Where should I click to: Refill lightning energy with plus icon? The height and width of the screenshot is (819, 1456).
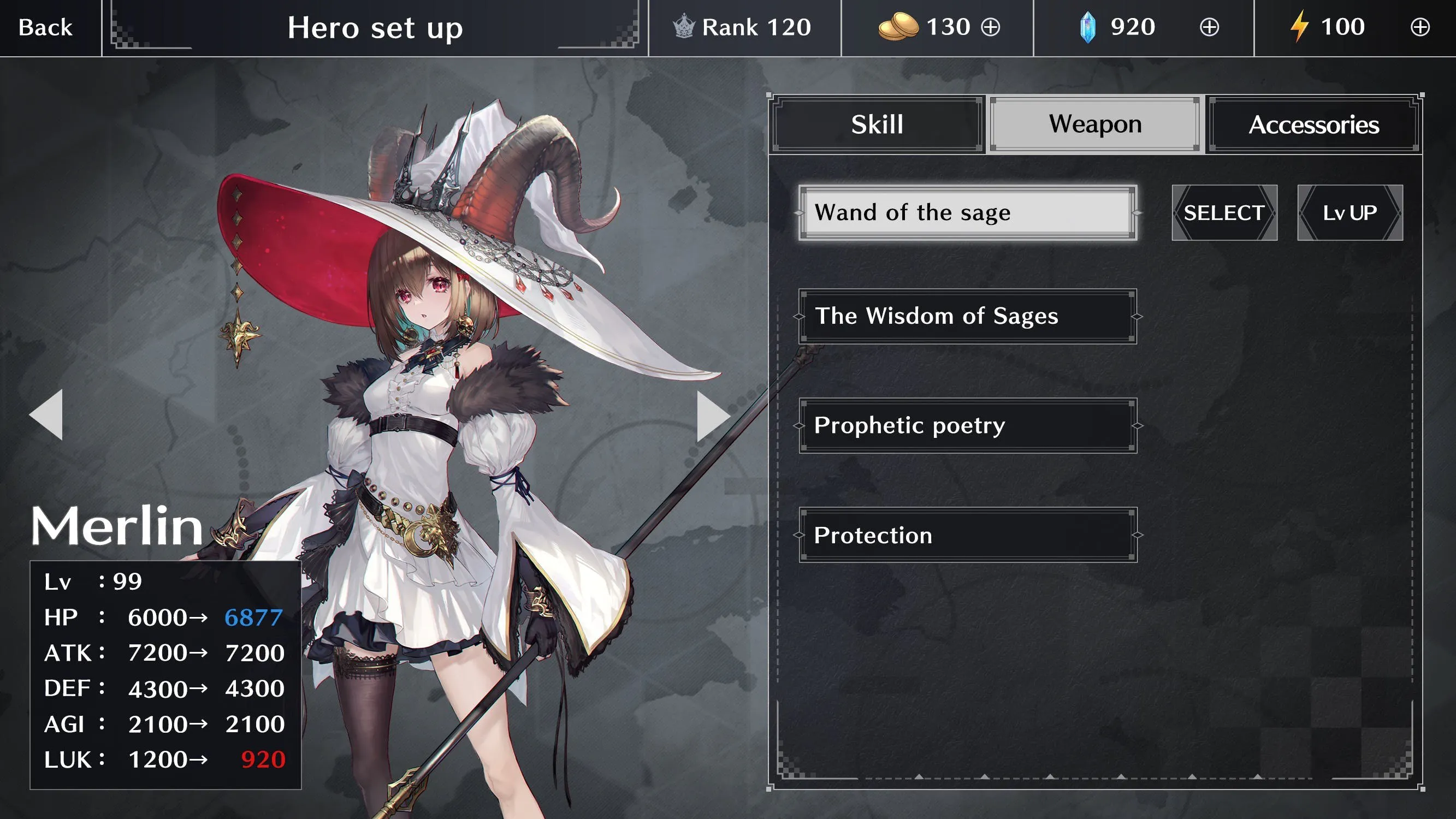[x=1420, y=27]
